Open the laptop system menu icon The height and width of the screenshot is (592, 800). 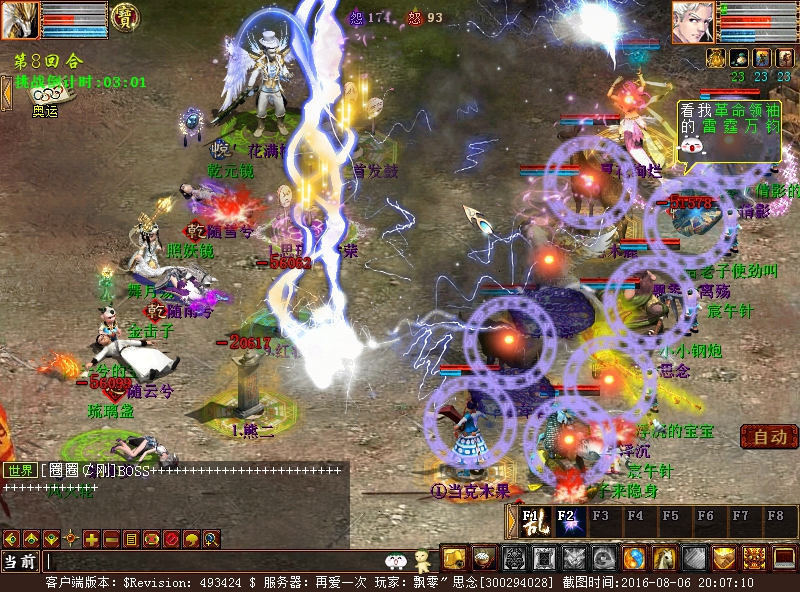pyautogui.click(x=786, y=559)
